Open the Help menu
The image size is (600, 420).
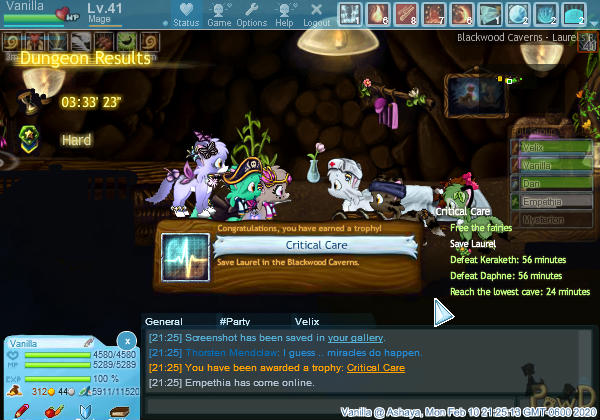[x=284, y=13]
